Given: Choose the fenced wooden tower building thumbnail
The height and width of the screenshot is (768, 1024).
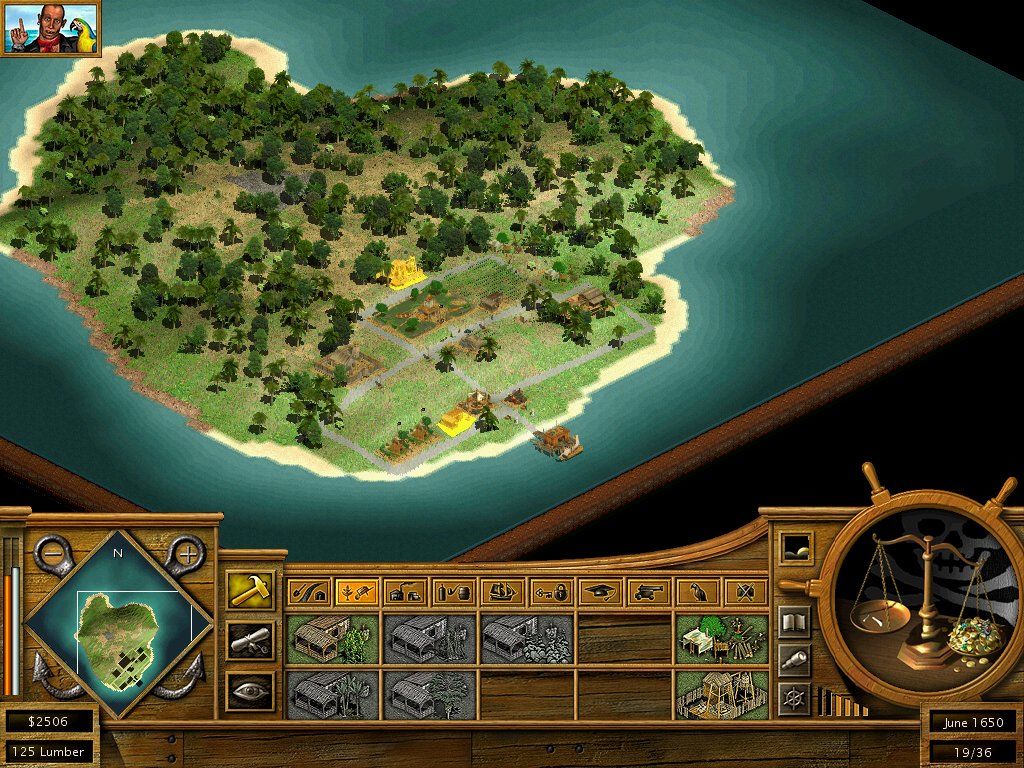Looking at the screenshot, I should (x=721, y=694).
